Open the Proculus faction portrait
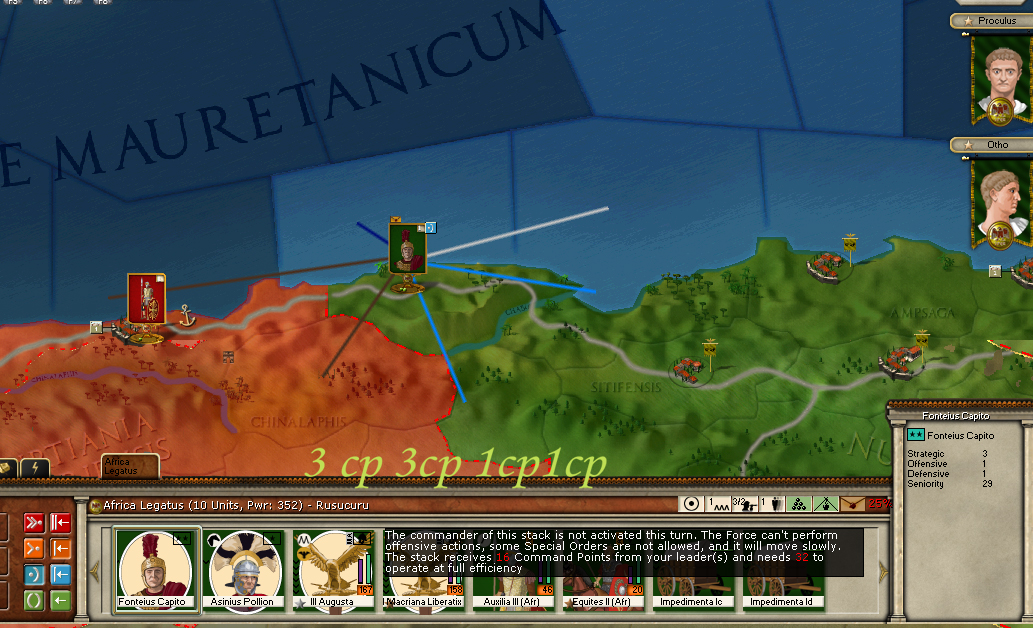Viewport: 1033px width, 628px height. pos(1001,82)
